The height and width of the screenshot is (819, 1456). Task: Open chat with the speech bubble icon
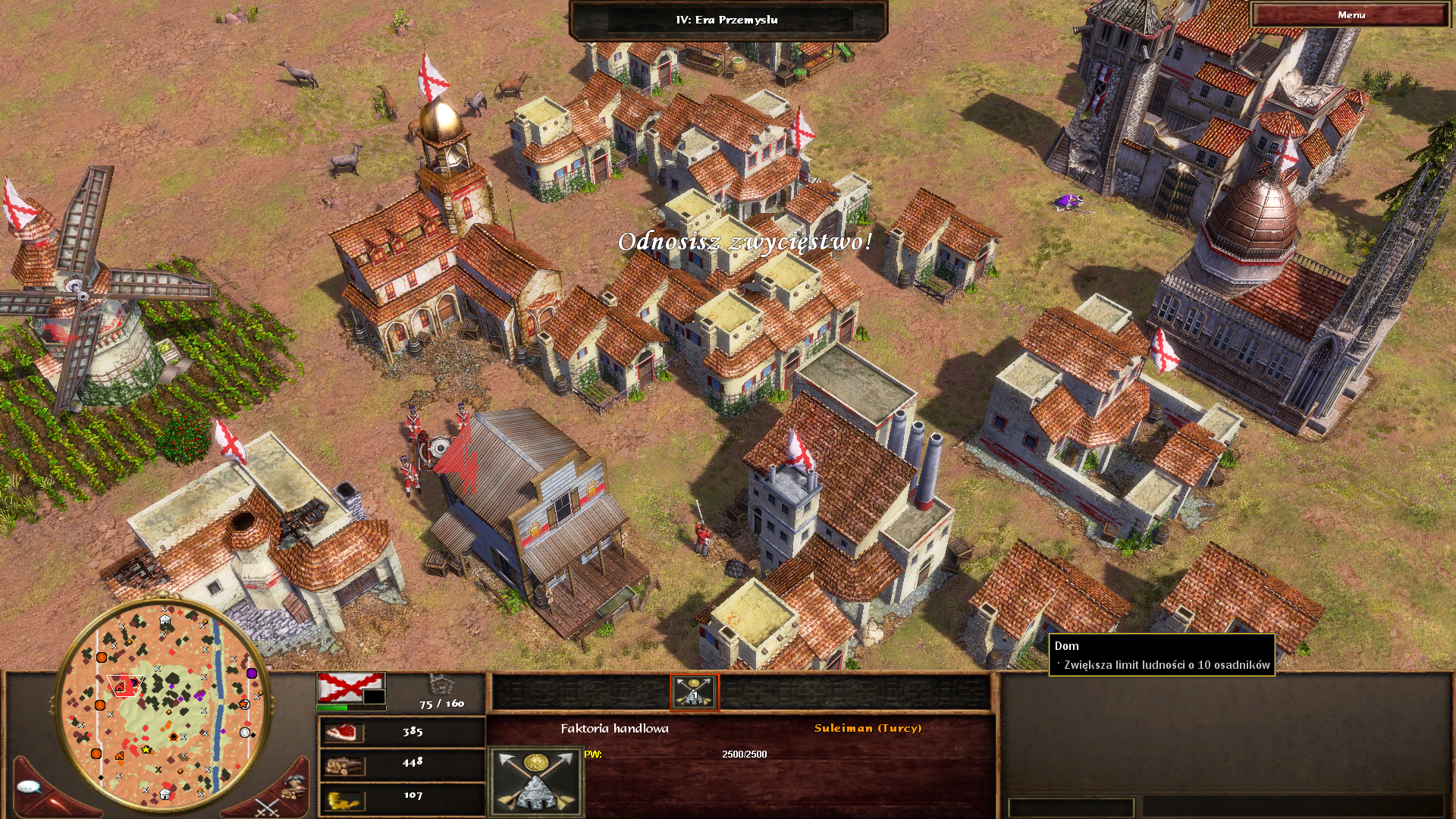(x=29, y=787)
